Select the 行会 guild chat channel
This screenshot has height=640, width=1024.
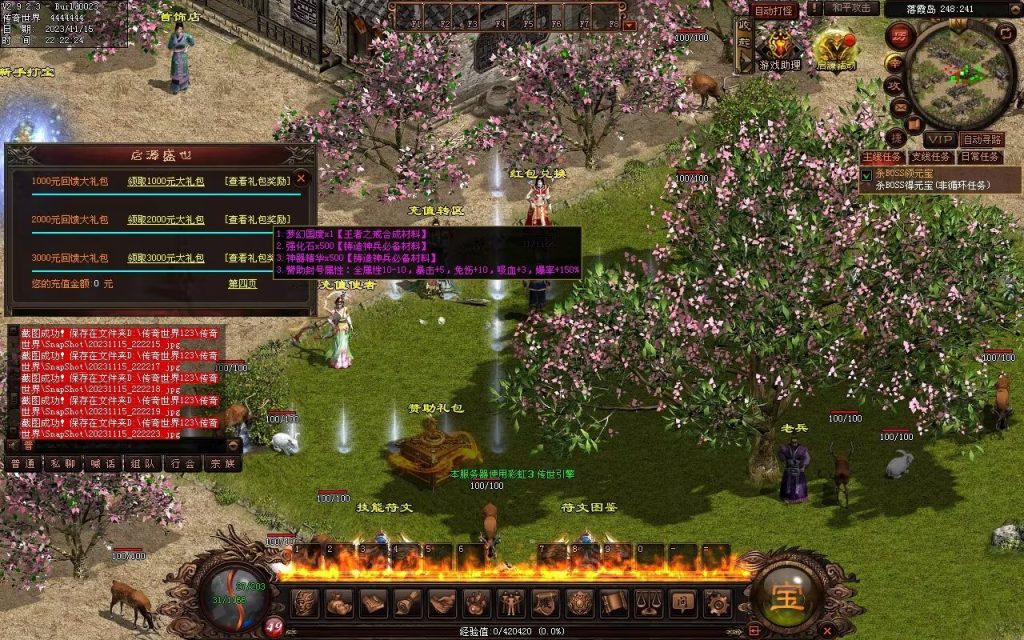[181, 464]
